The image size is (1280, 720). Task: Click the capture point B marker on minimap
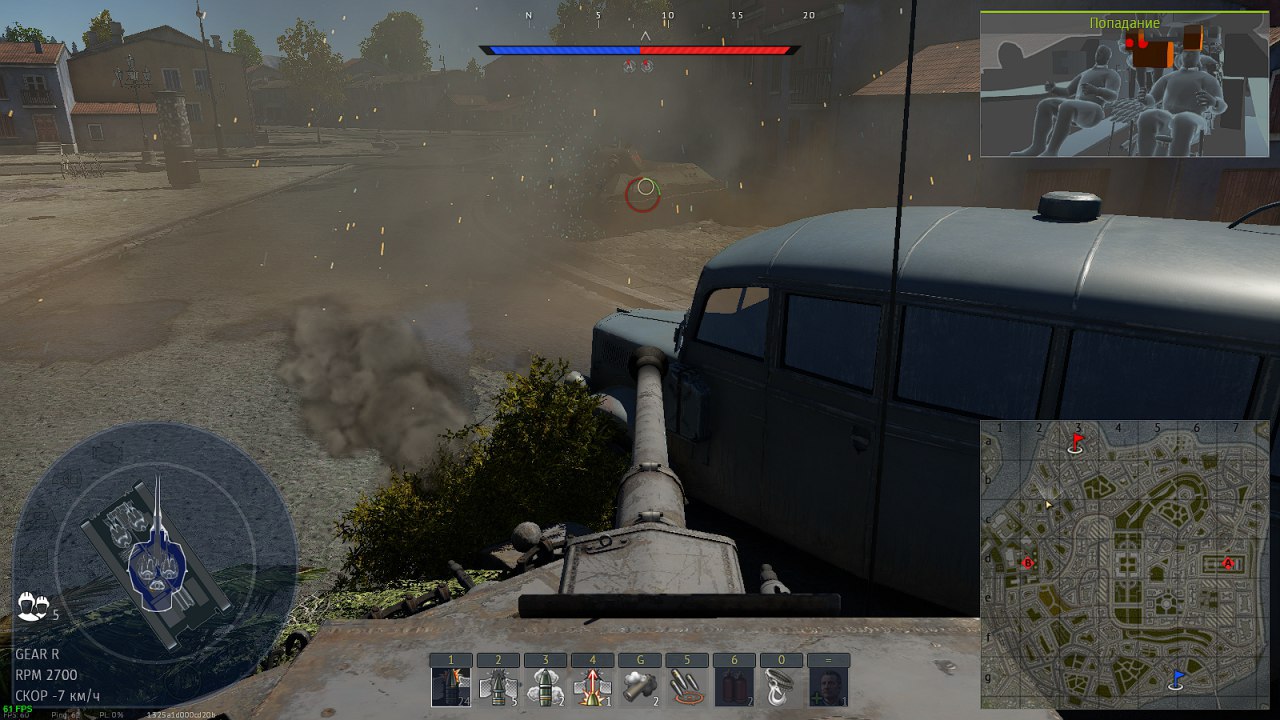pyautogui.click(x=1027, y=564)
